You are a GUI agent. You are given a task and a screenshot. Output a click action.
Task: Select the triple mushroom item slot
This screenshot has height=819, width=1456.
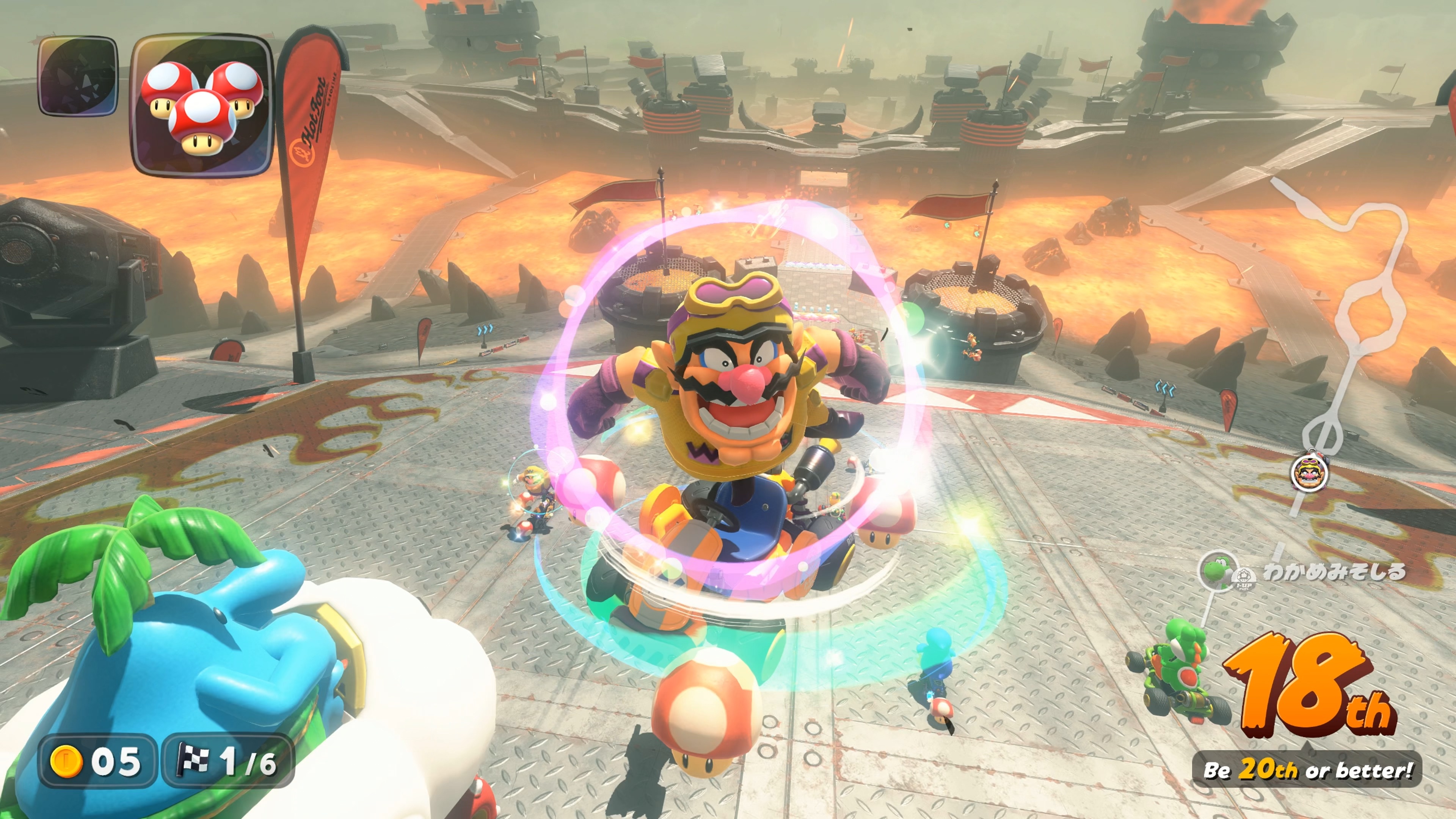(x=202, y=106)
